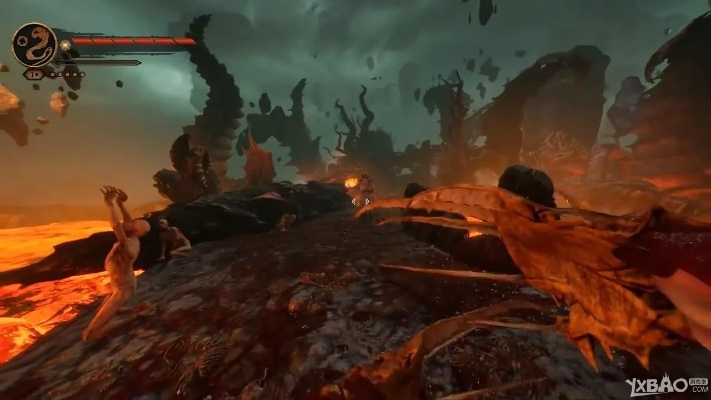The height and width of the screenshot is (400, 711).
Task: Click the serpent emblem portrait icon
Action: tap(34, 44)
